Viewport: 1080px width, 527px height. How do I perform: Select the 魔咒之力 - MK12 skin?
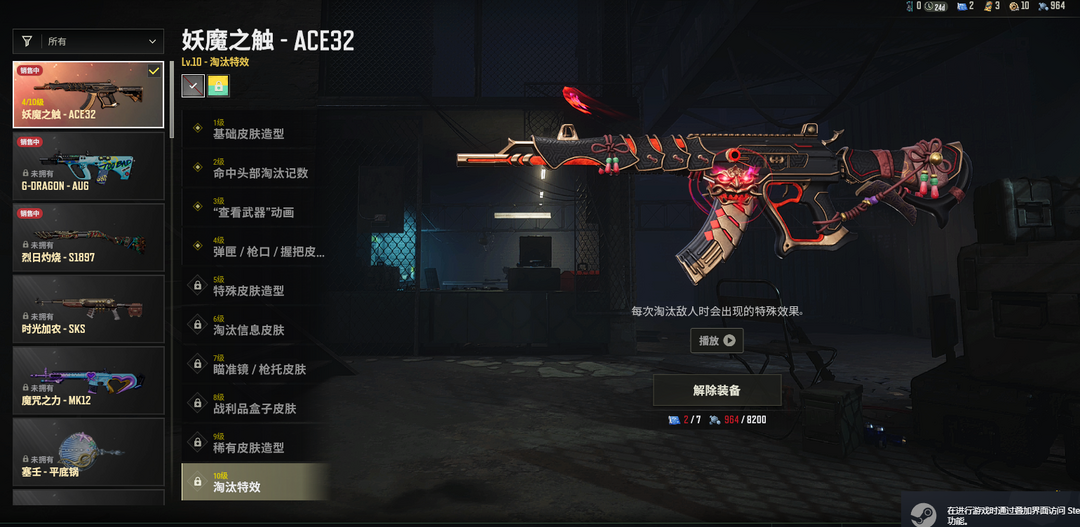[x=88, y=379]
